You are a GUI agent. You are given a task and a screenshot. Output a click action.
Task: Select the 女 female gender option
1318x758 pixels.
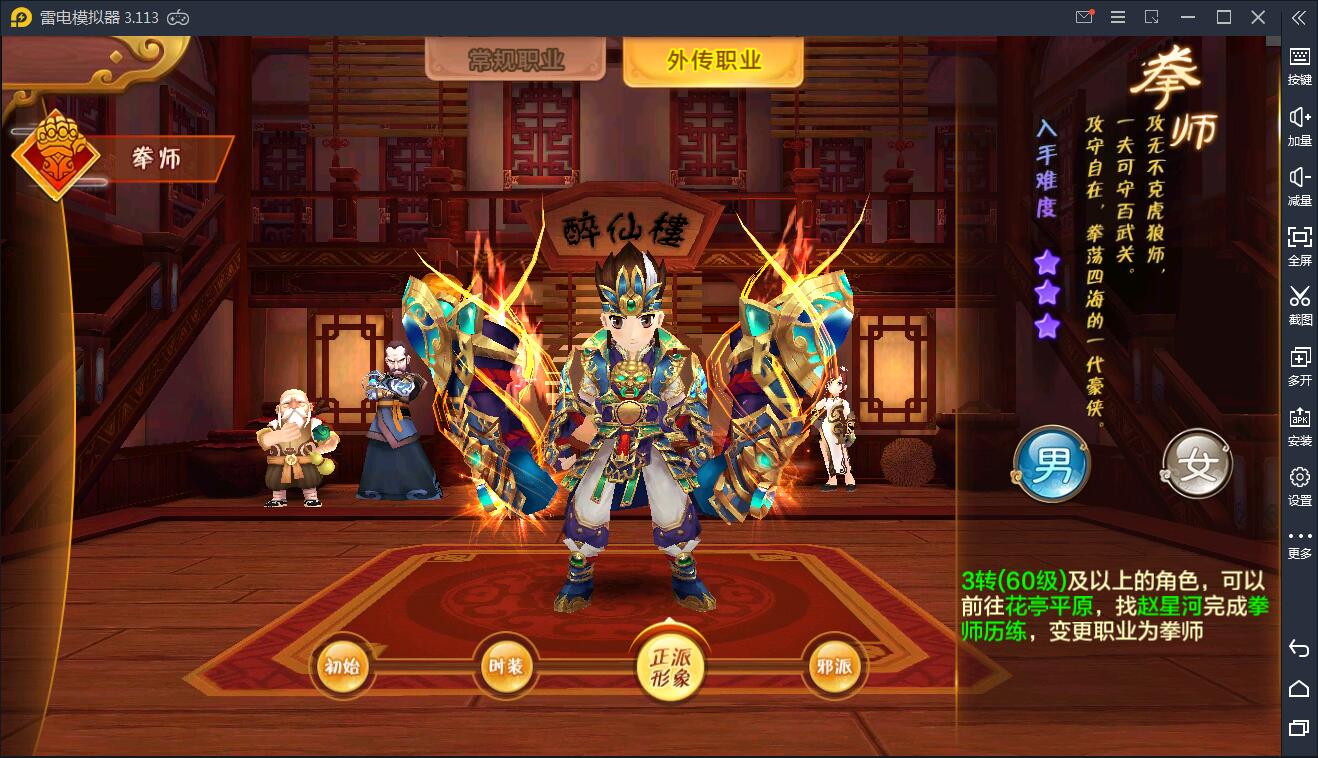tap(1196, 465)
